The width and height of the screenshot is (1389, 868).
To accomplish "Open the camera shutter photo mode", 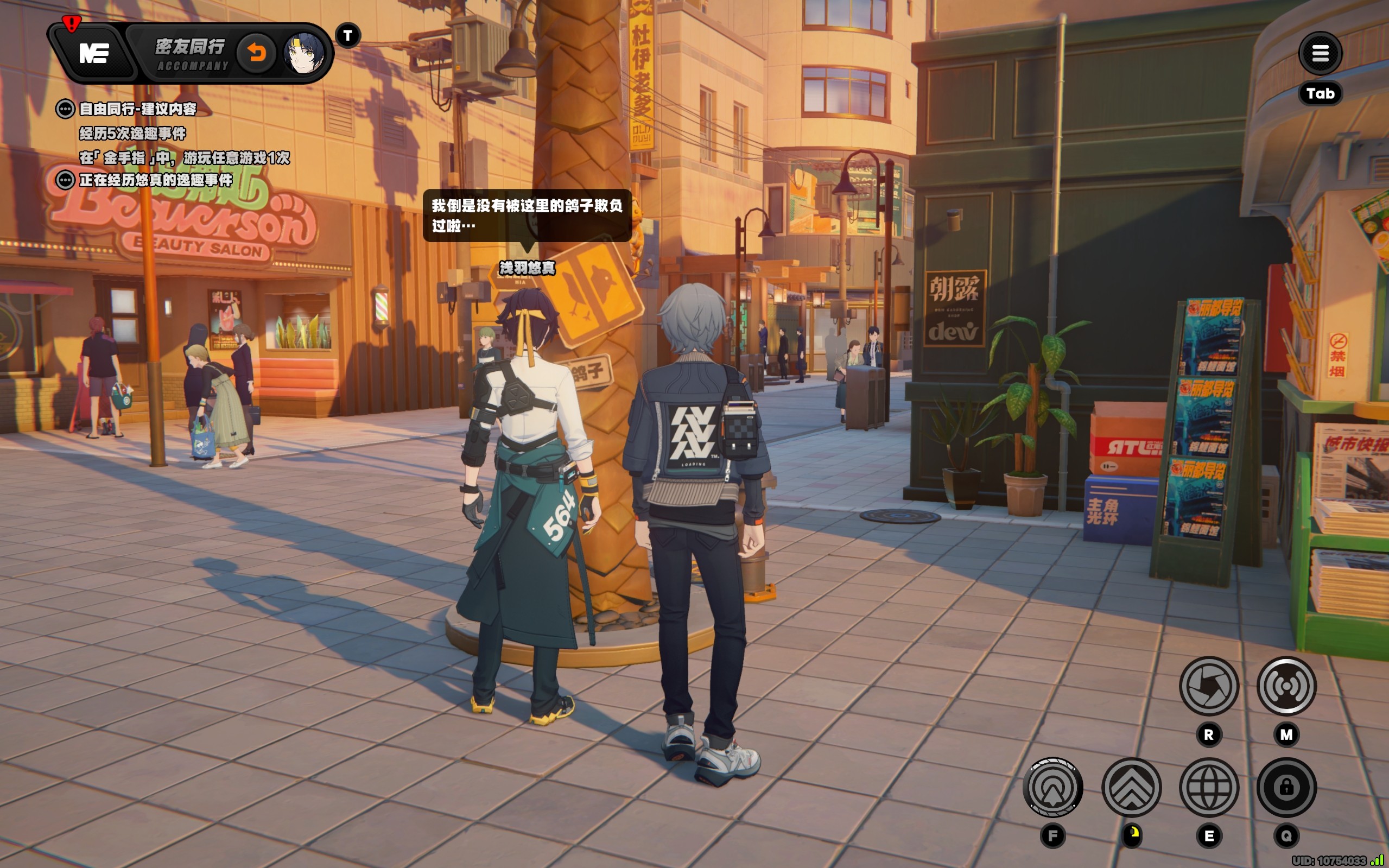I will tap(1209, 686).
